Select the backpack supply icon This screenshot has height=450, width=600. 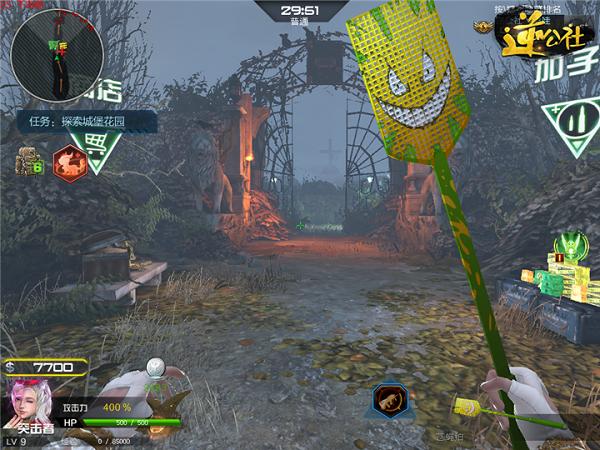click(27, 159)
